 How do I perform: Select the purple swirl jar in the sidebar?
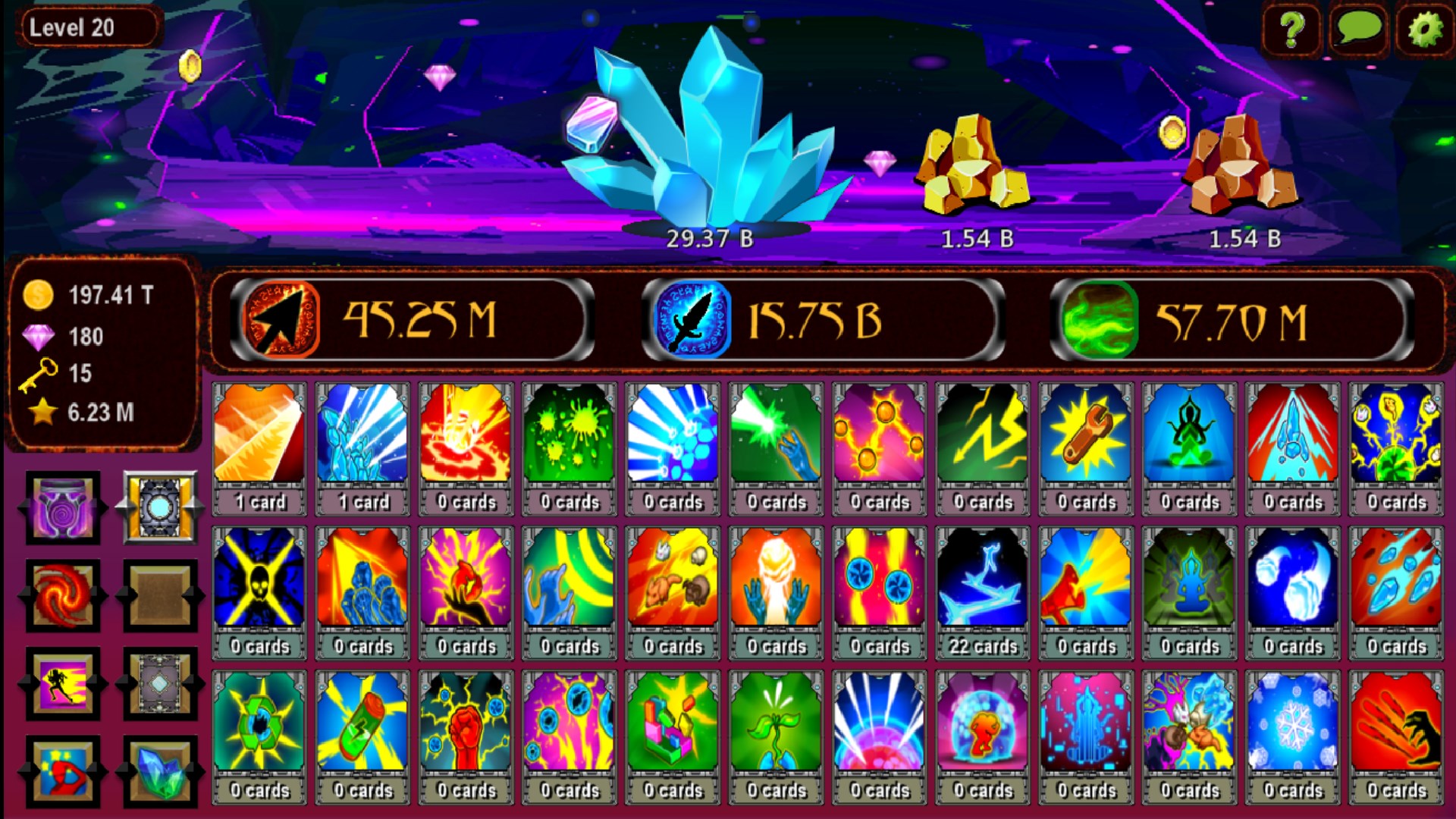63,507
